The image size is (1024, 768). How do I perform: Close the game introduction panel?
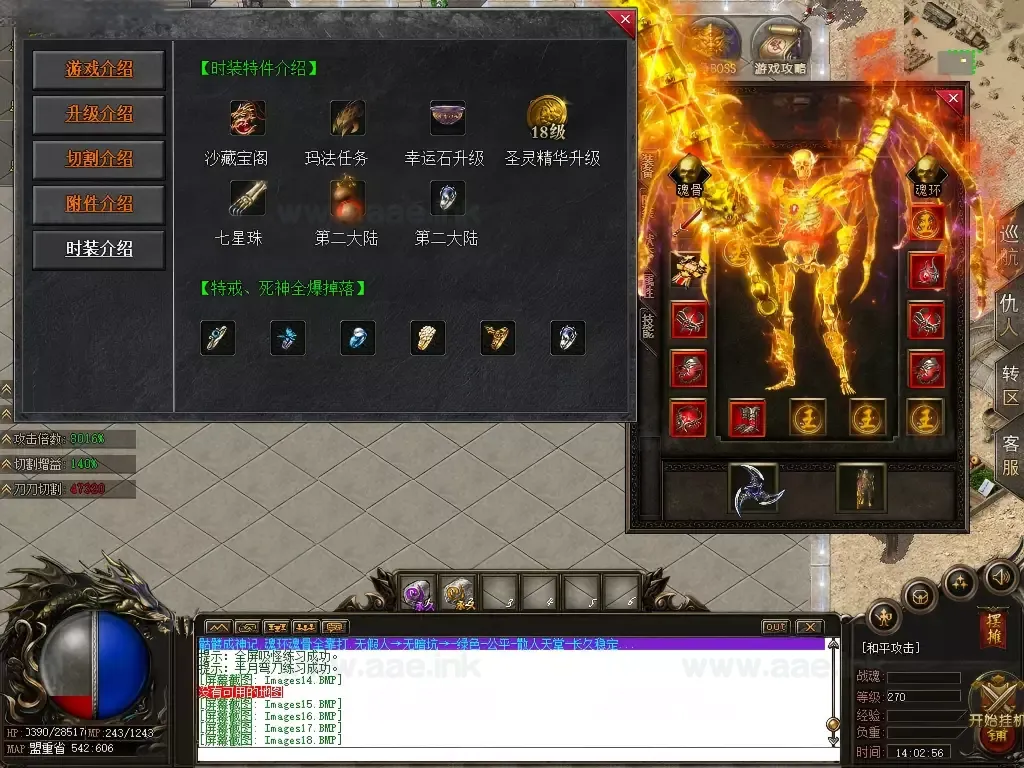625,20
